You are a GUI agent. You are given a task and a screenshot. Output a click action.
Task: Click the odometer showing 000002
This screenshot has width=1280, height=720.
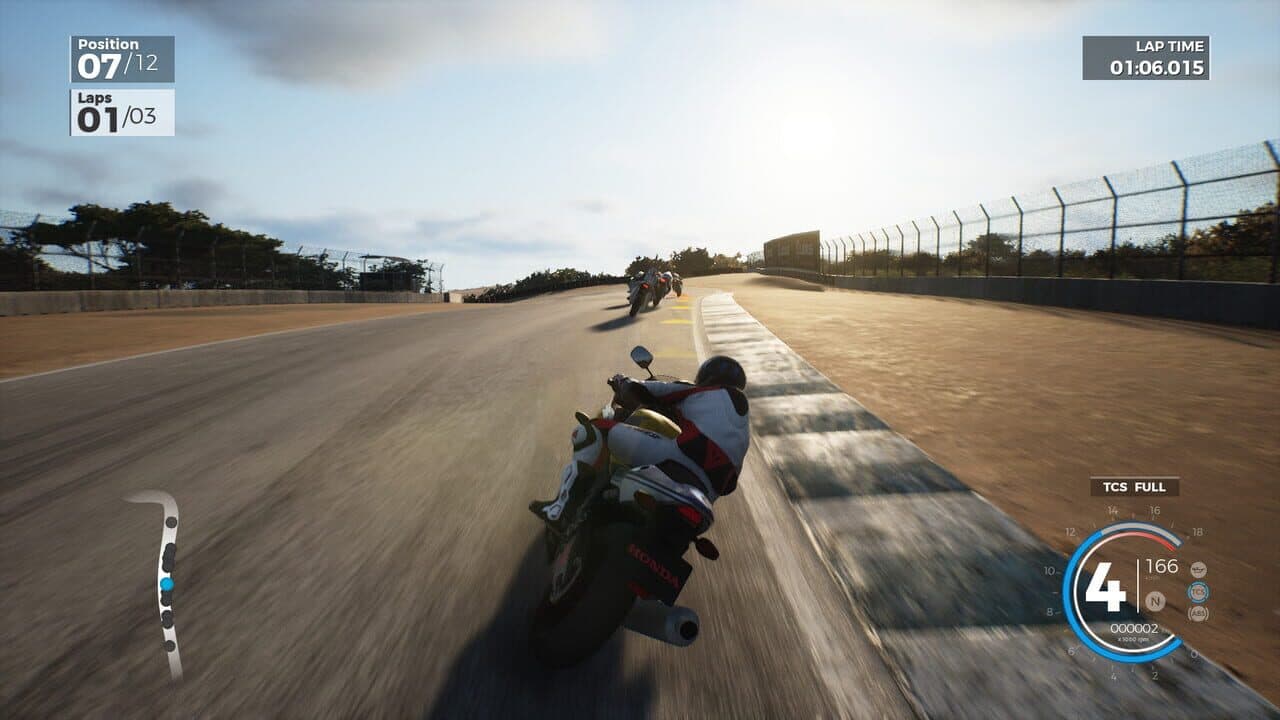[x=1135, y=628]
